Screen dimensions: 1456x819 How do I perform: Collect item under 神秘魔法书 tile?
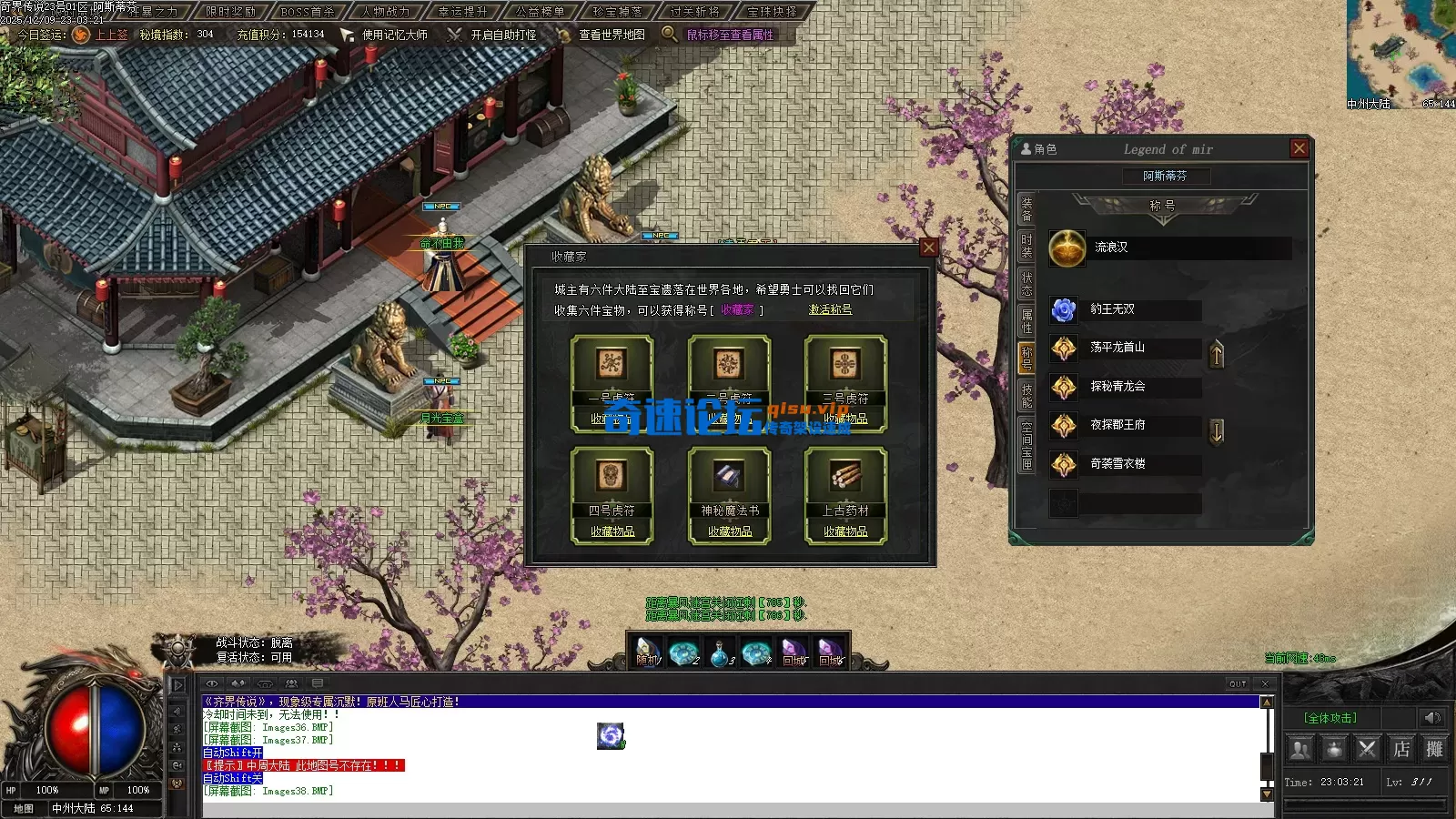(x=730, y=531)
